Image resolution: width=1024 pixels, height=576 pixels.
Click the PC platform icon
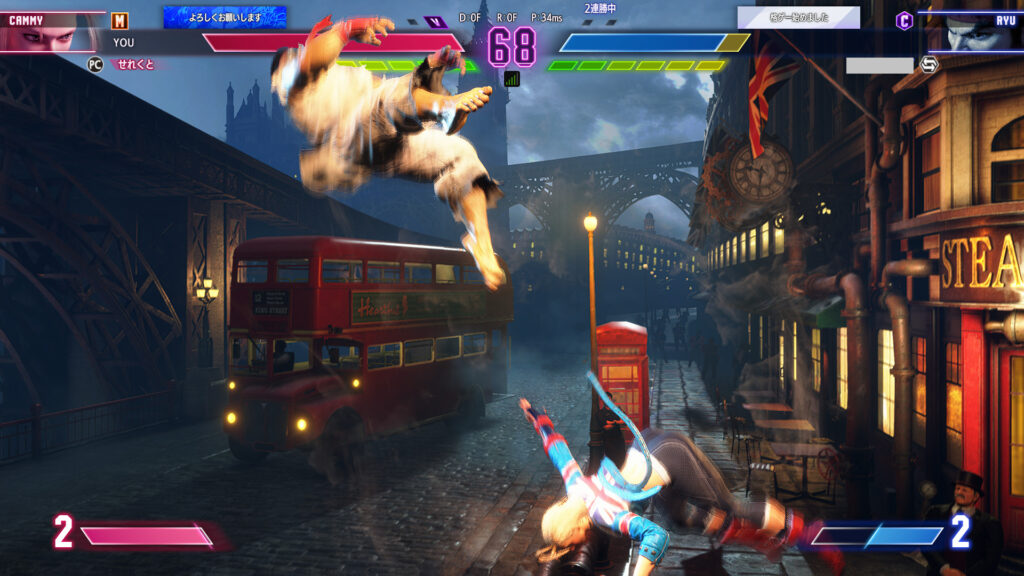[x=96, y=64]
